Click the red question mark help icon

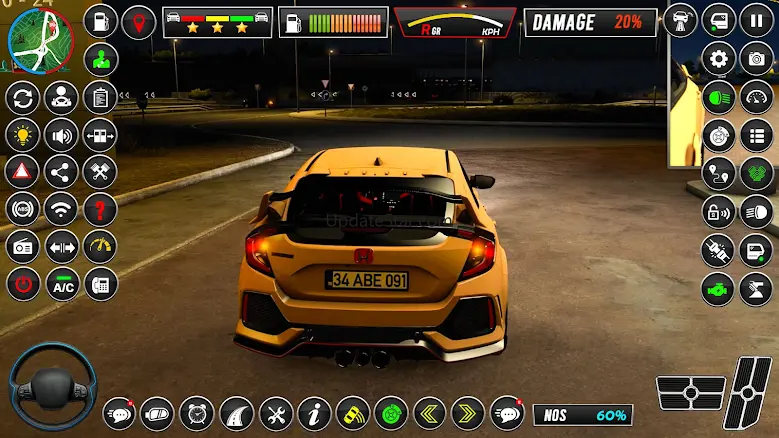coord(100,209)
